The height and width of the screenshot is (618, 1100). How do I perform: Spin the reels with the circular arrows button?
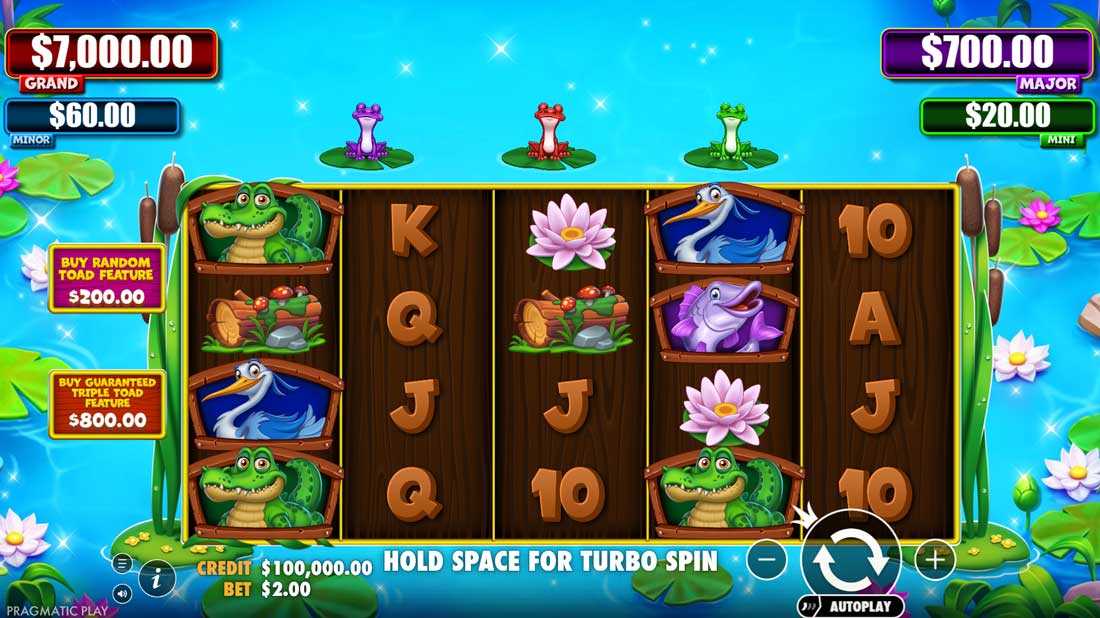tap(850, 560)
